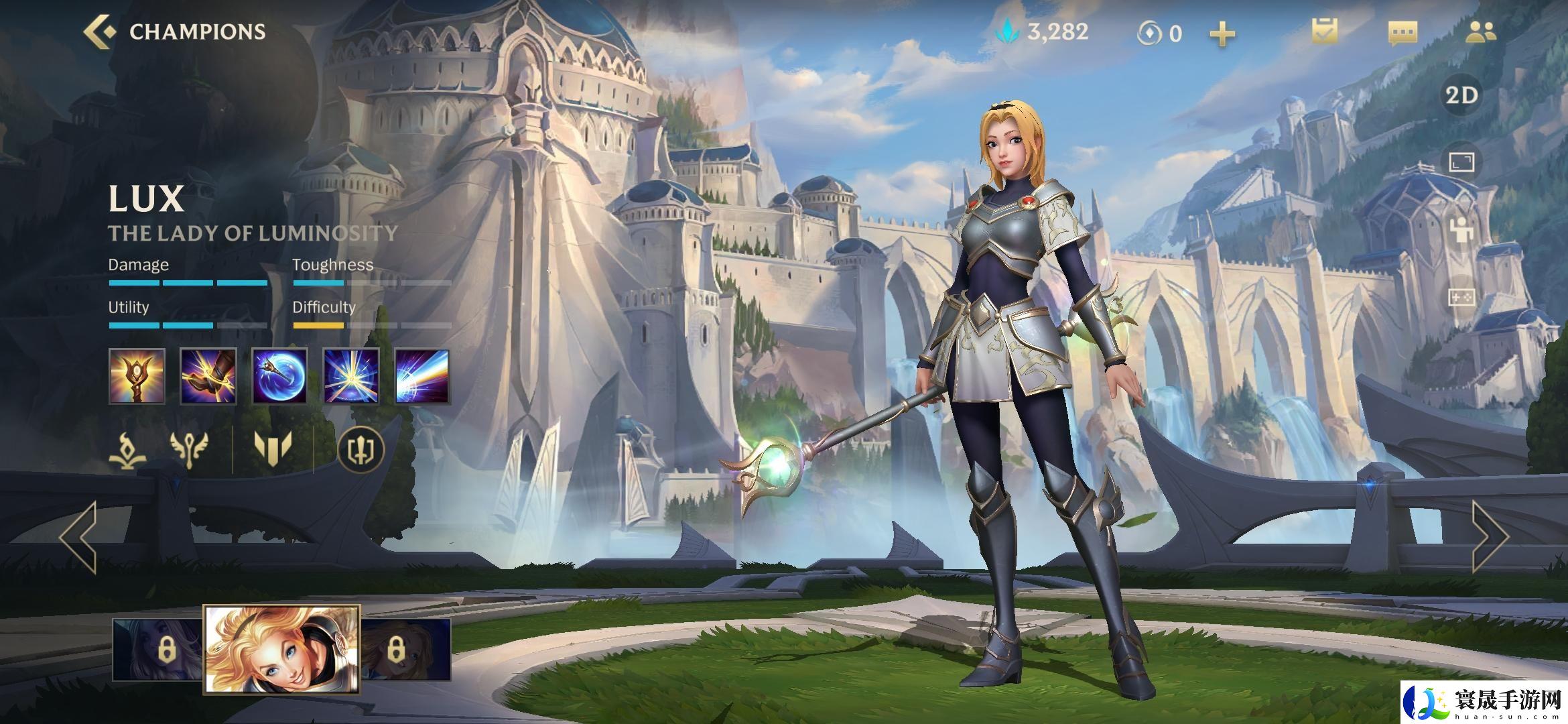
Task: Open the chat speech bubble
Action: pos(1402,33)
